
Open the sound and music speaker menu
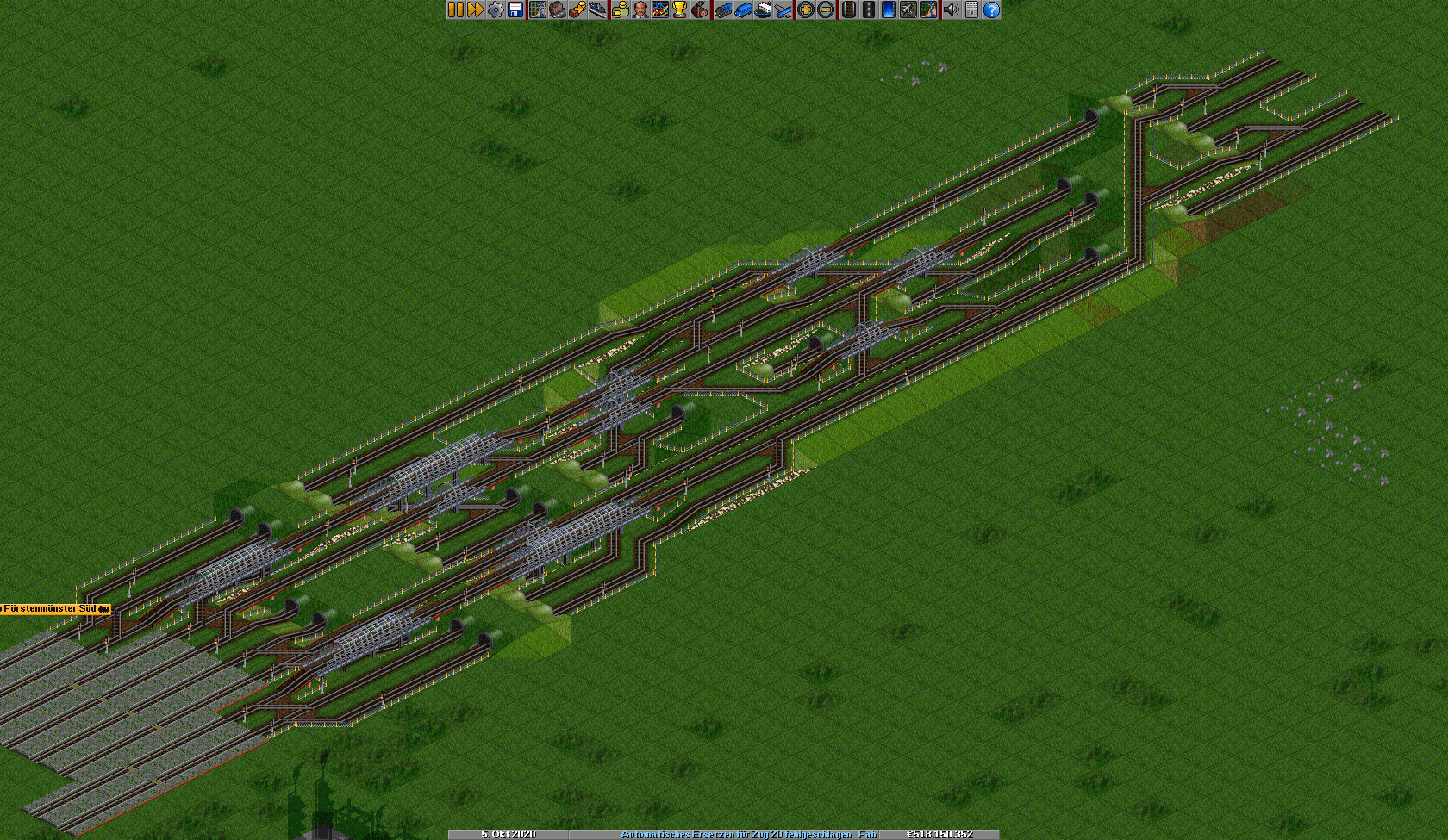[x=951, y=9]
